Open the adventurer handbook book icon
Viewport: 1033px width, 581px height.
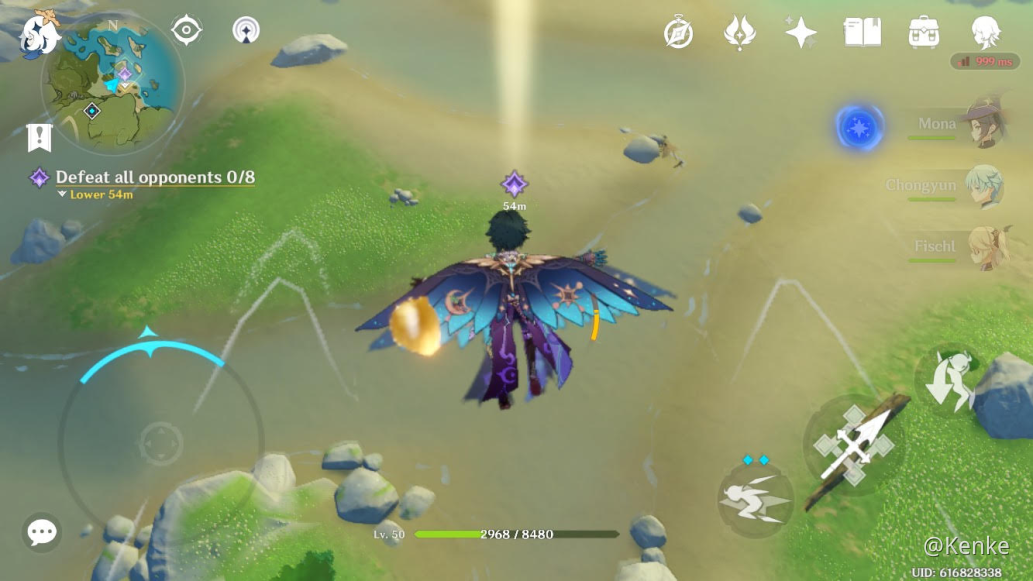[x=862, y=33]
